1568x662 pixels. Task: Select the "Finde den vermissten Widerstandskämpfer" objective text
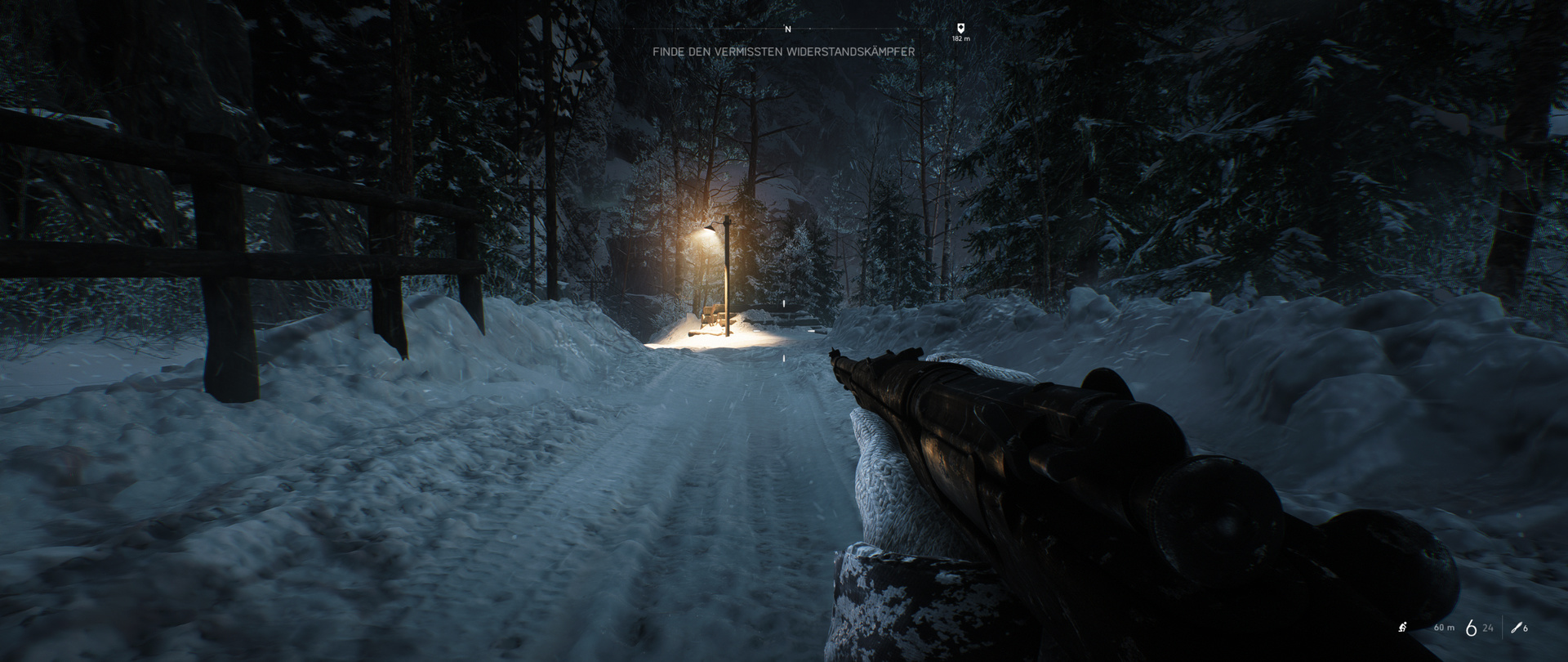pos(783,51)
